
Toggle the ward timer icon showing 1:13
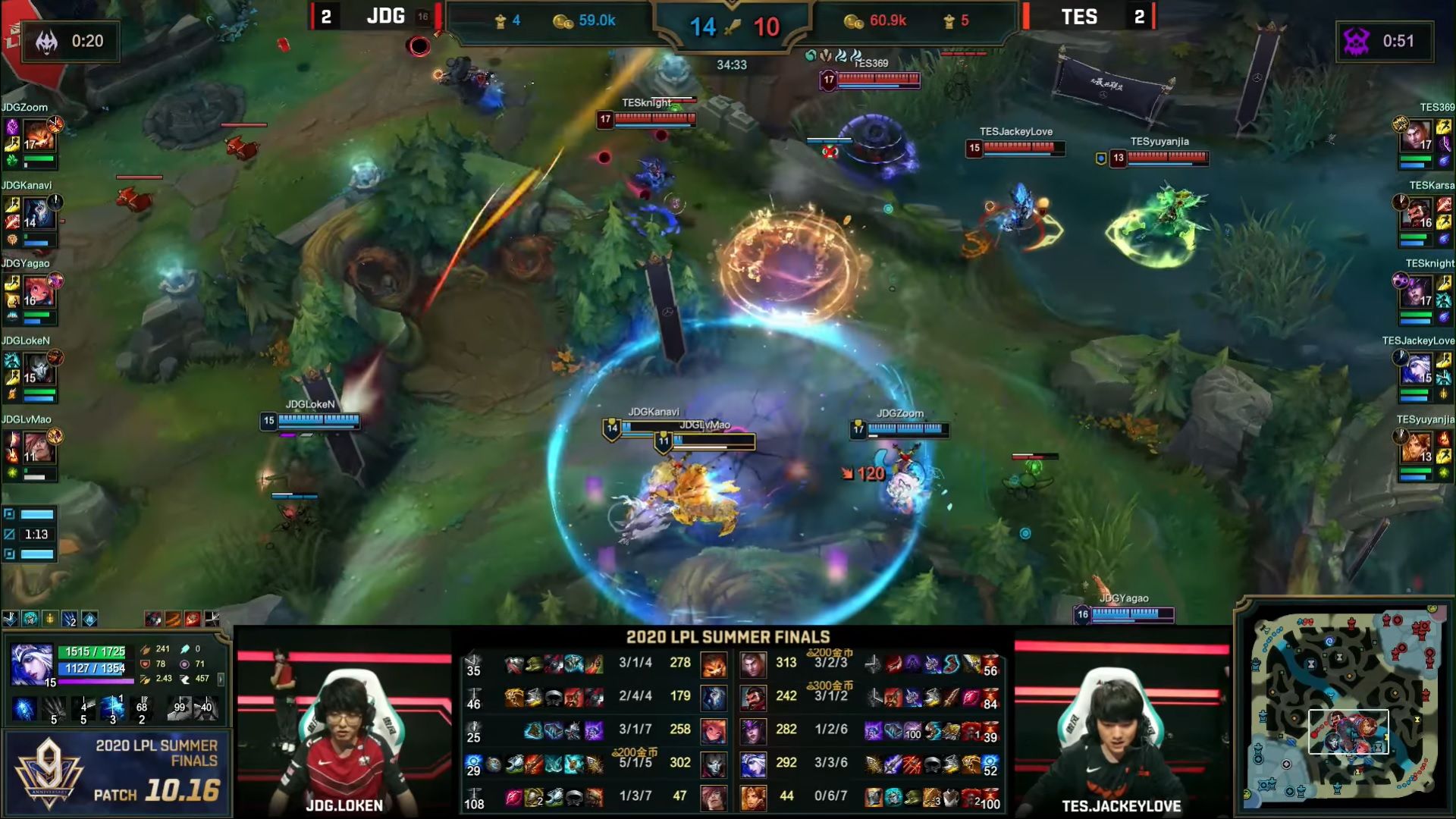[9, 534]
